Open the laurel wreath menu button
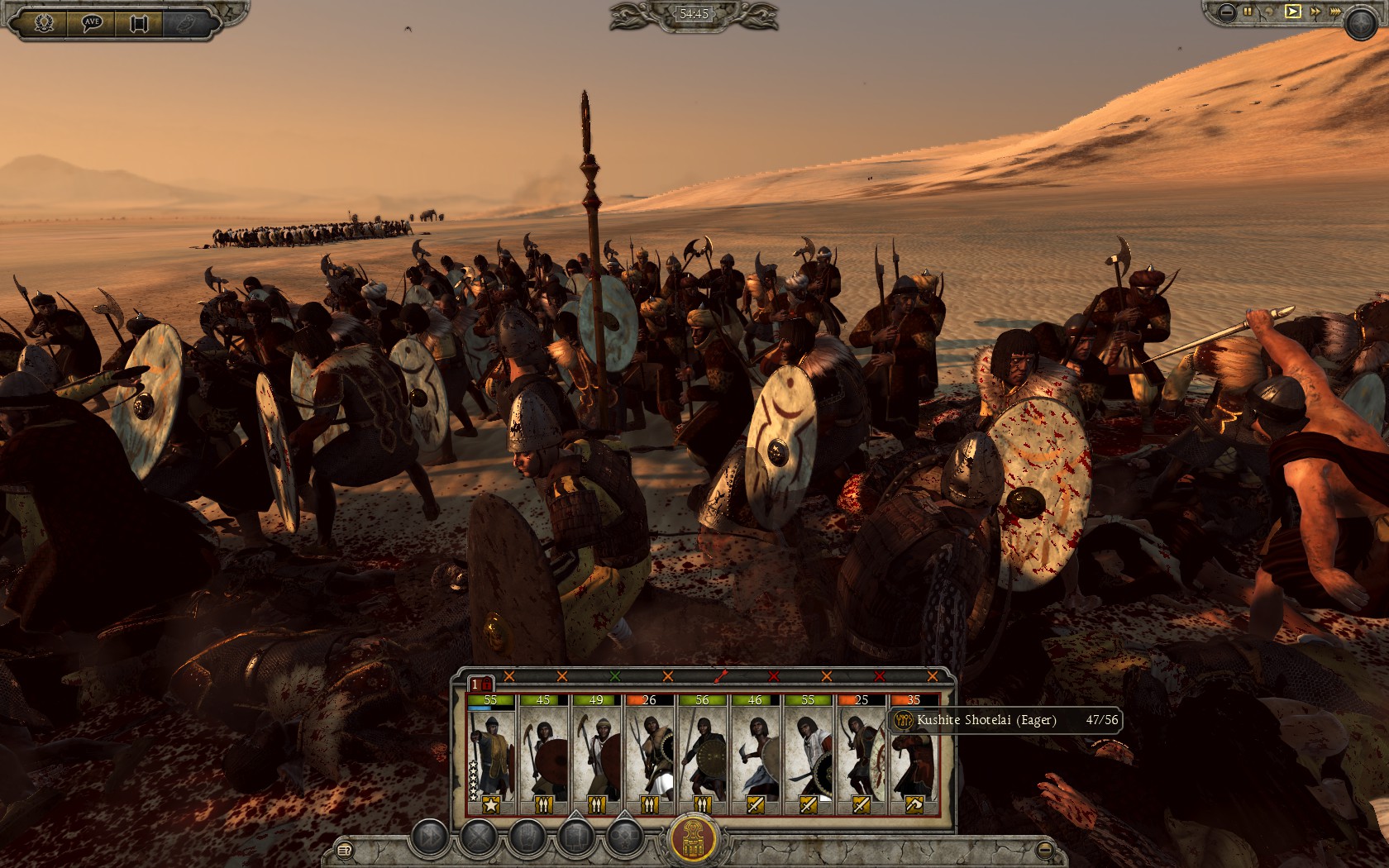This screenshot has height=868, width=1389. tap(44, 22)
